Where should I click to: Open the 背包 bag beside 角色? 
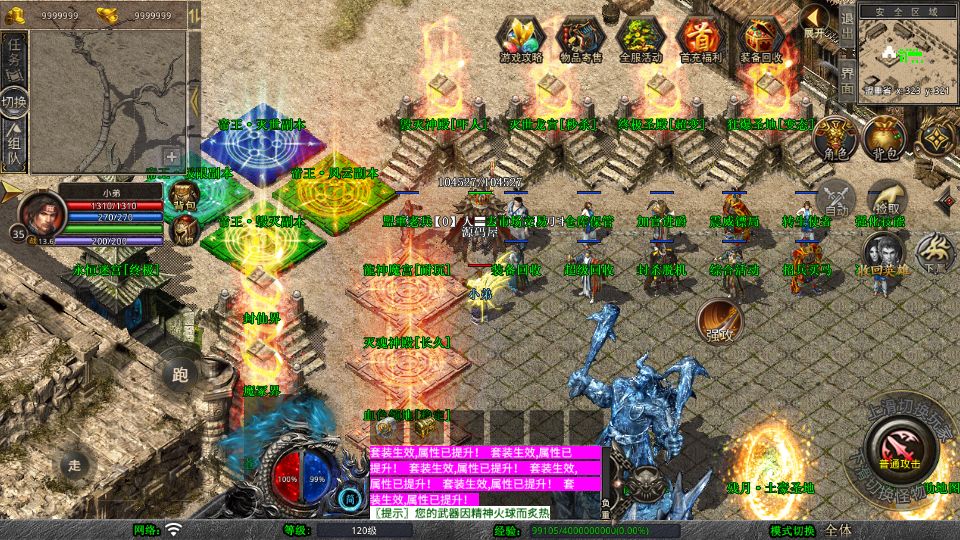(x=884, y=139)
